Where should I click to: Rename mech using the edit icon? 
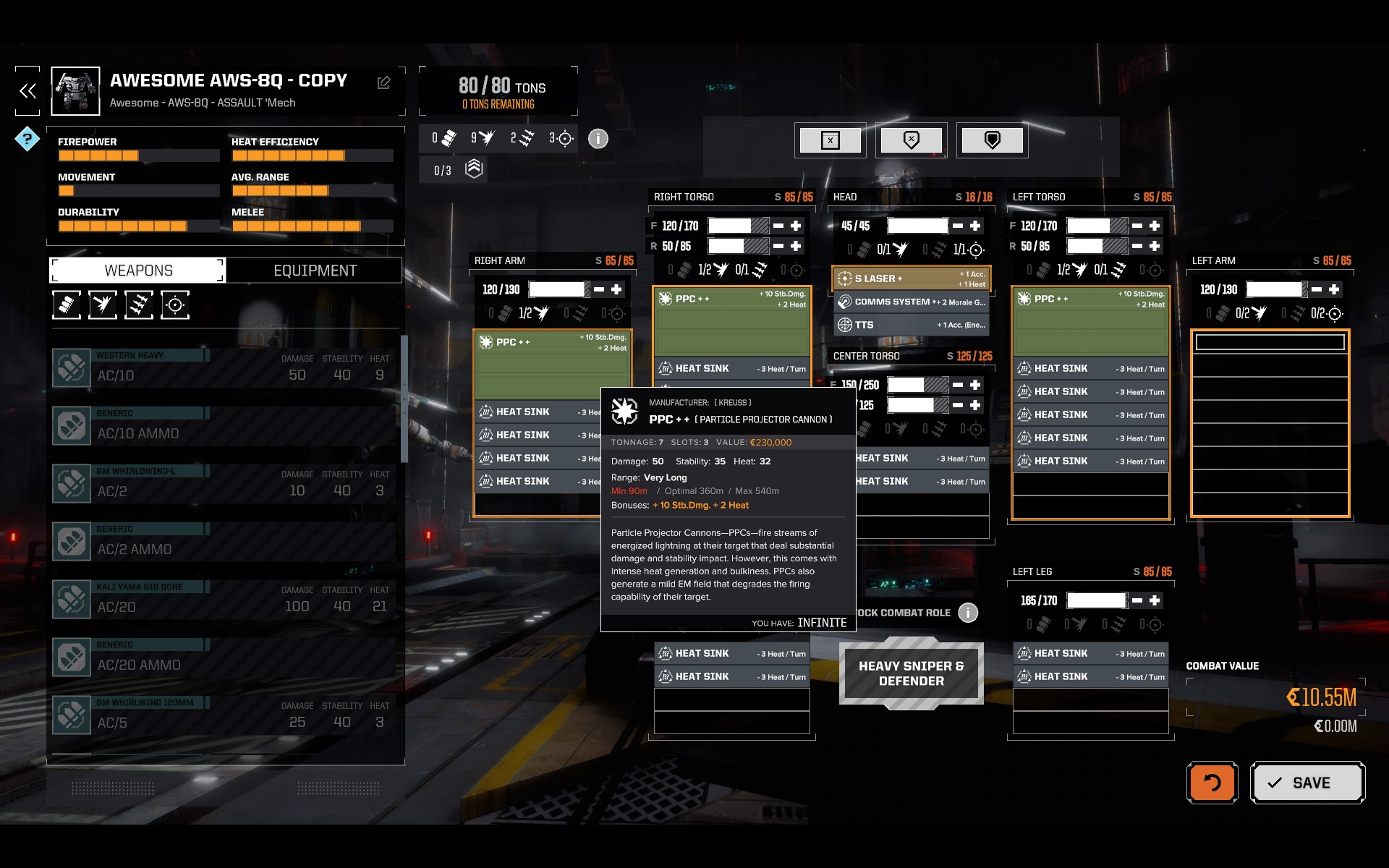(x=383, y=83)
